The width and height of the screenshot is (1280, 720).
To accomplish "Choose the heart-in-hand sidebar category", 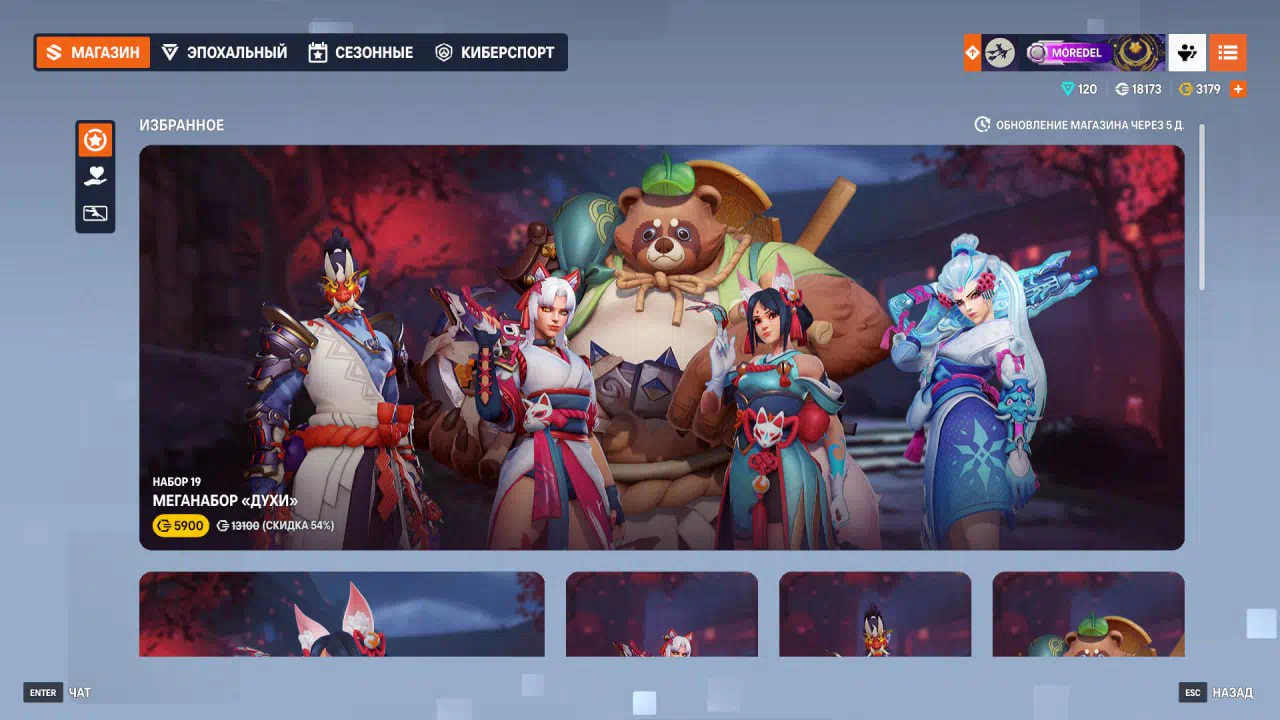I will click(95, 177).
